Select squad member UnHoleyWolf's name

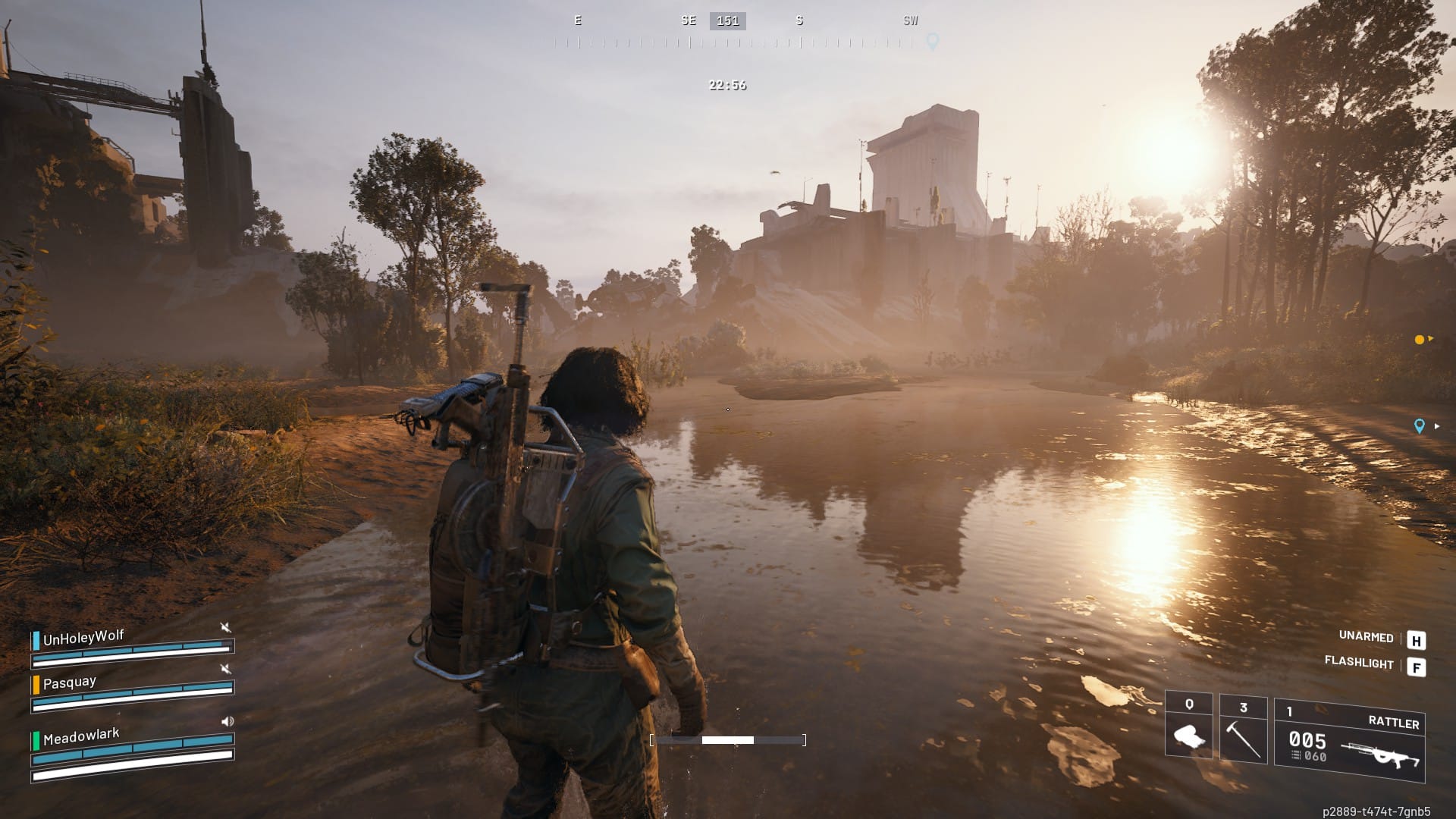coord(83,637)
